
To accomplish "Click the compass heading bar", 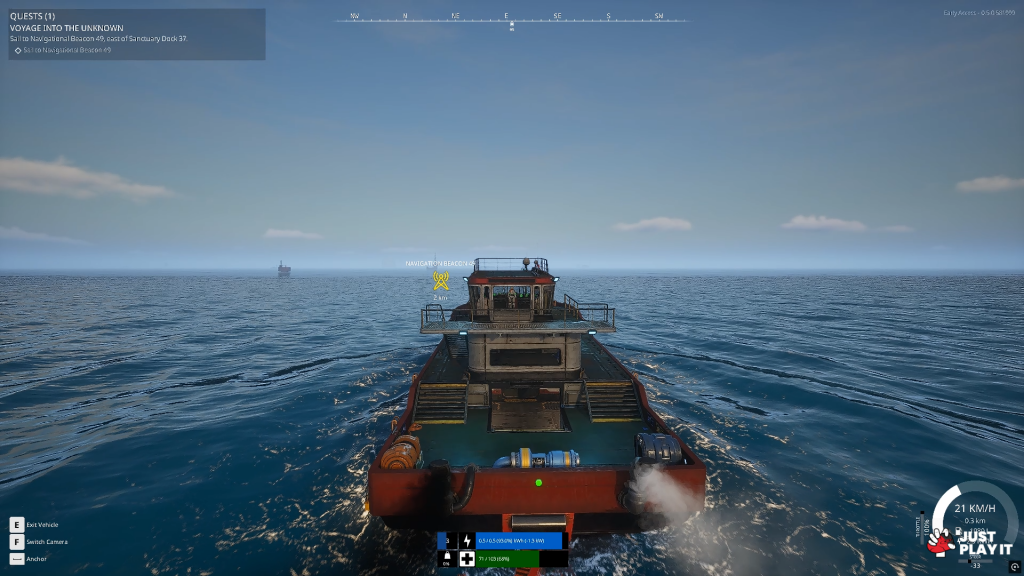I will [510, 18].
